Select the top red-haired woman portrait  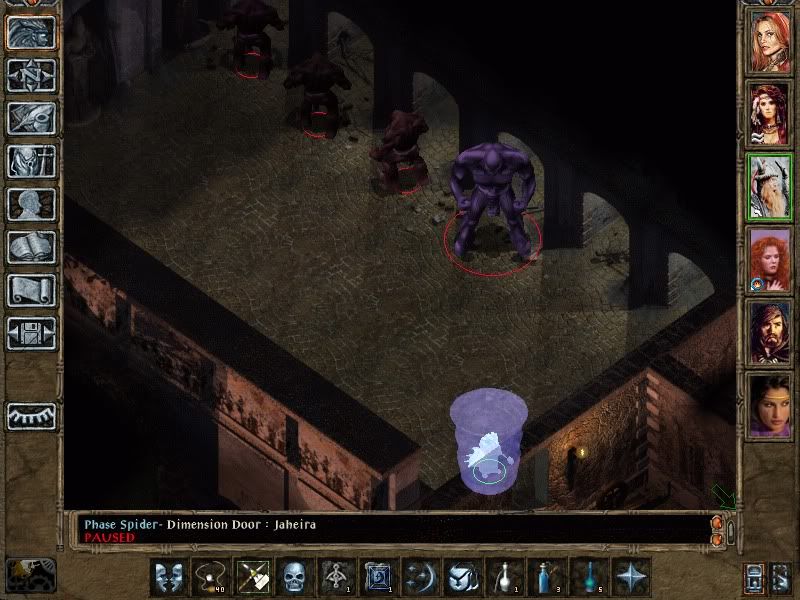tap(770, 41)
